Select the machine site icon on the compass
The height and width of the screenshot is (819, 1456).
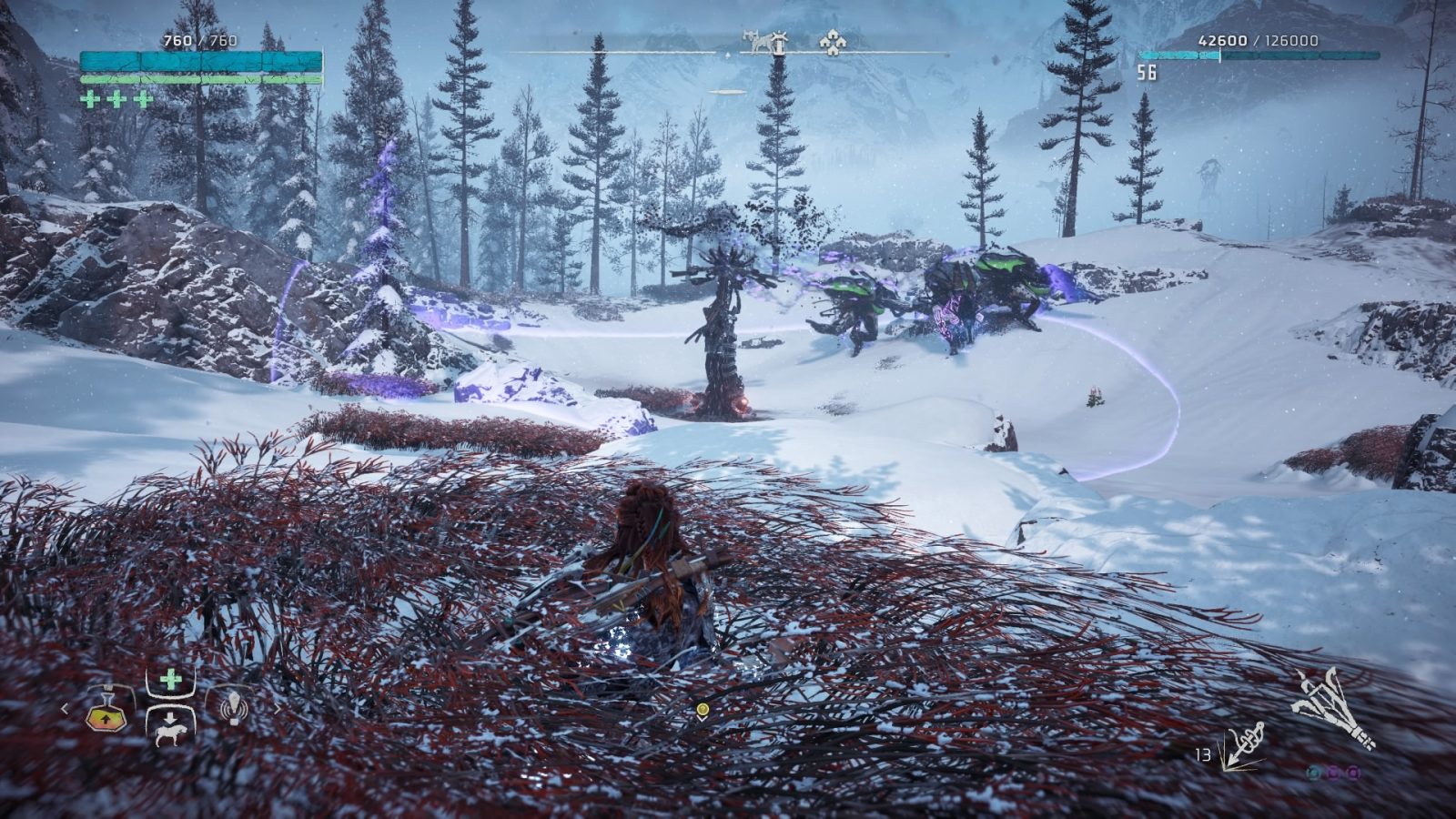pyautogui.click(x=754, y=40)
